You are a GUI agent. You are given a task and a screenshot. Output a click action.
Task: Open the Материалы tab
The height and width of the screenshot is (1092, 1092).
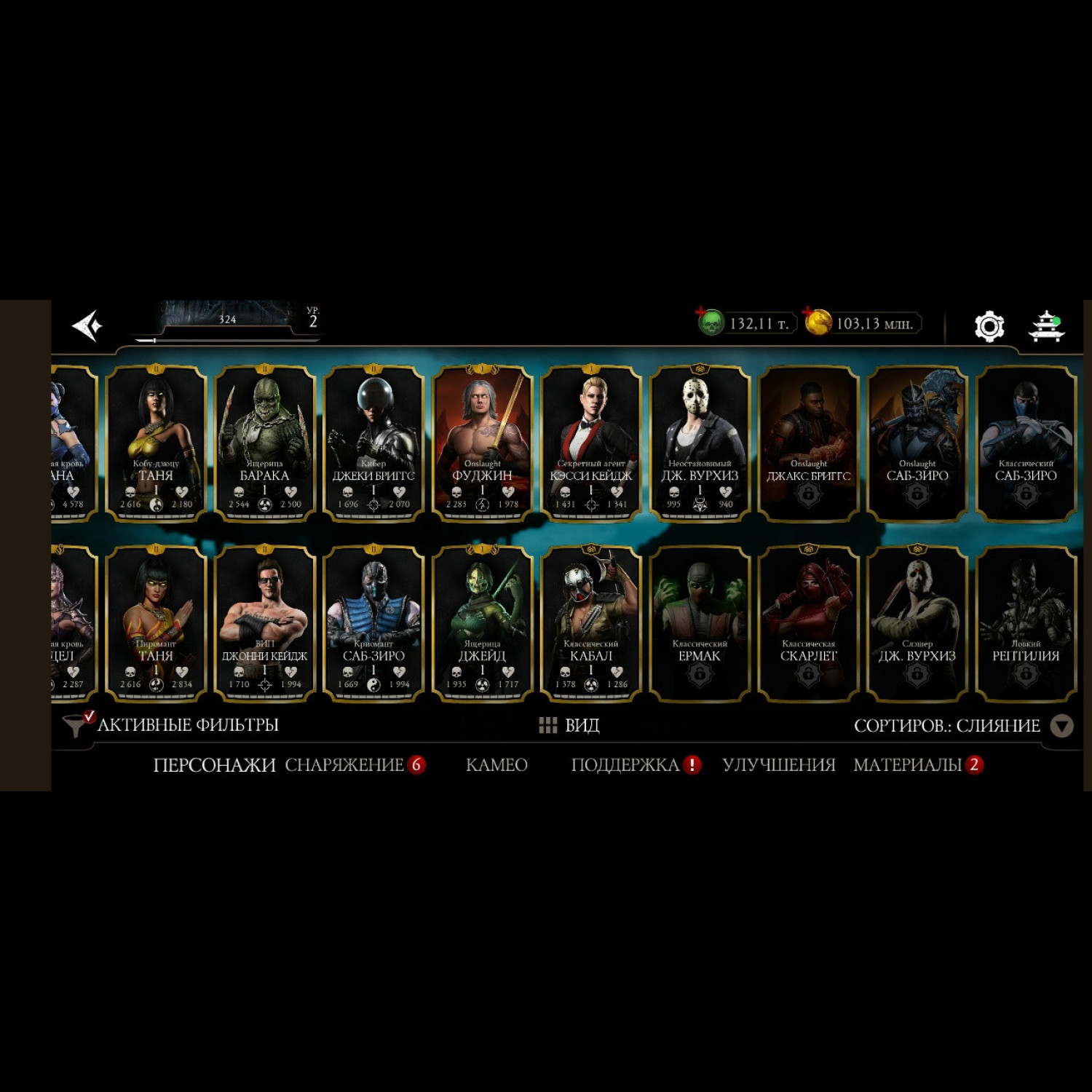[x=908, y=765]
